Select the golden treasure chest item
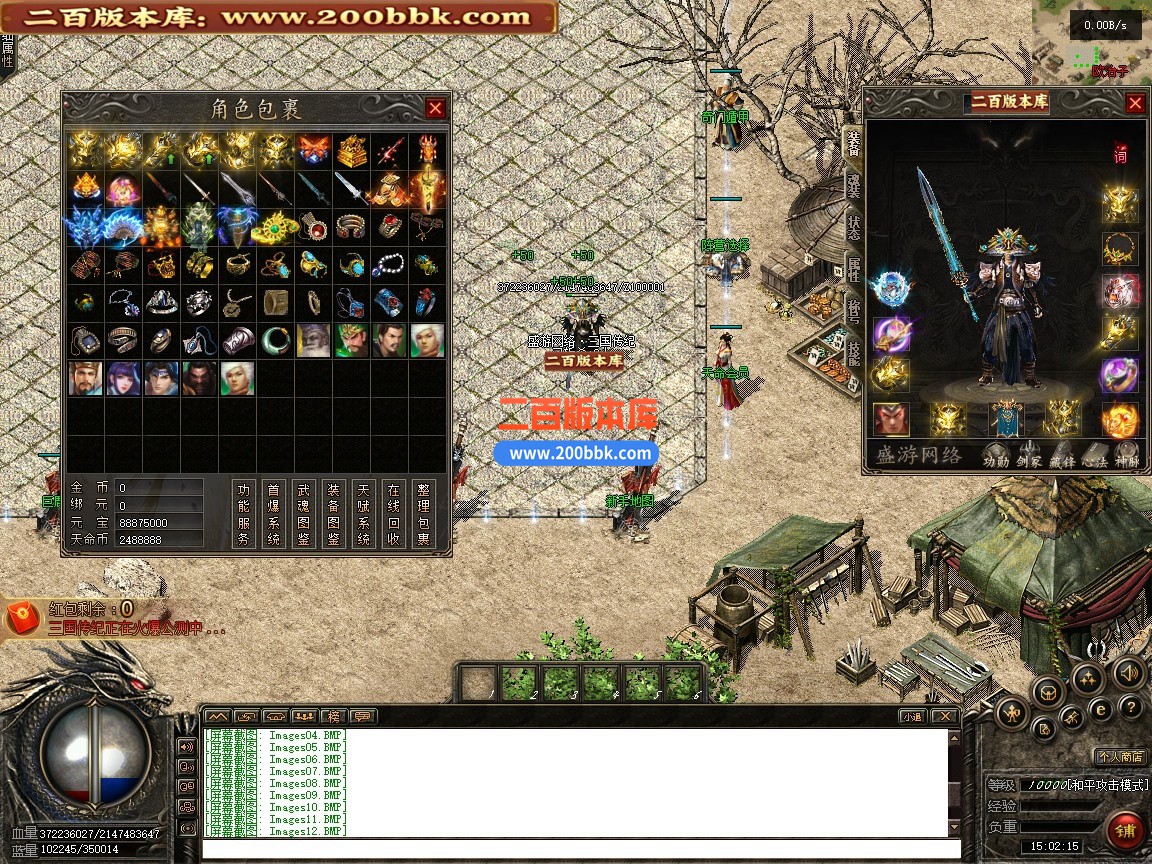The height and width of the screenshot is (864, 1152). click(351, 151)
